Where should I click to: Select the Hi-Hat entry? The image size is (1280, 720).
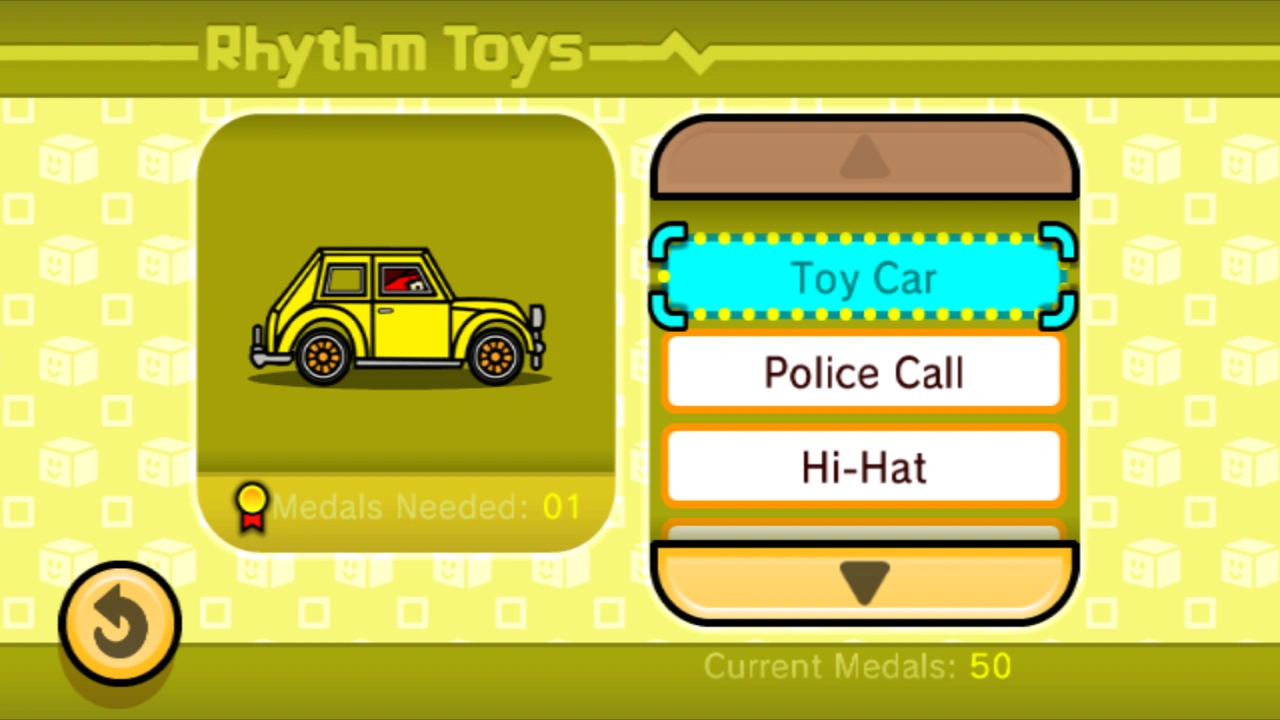pos(863,467)
